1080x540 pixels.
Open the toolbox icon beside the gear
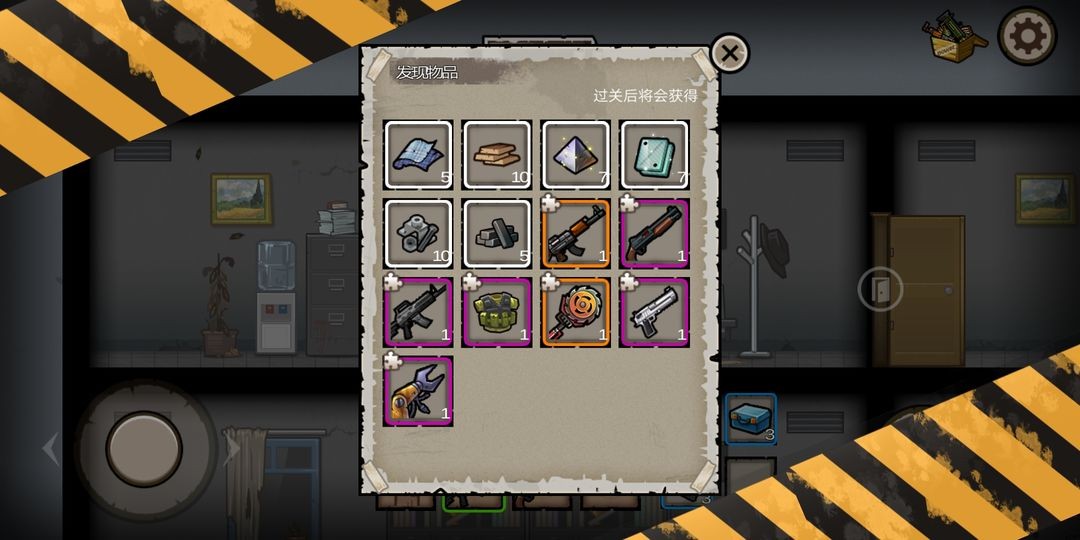[953, 37]
